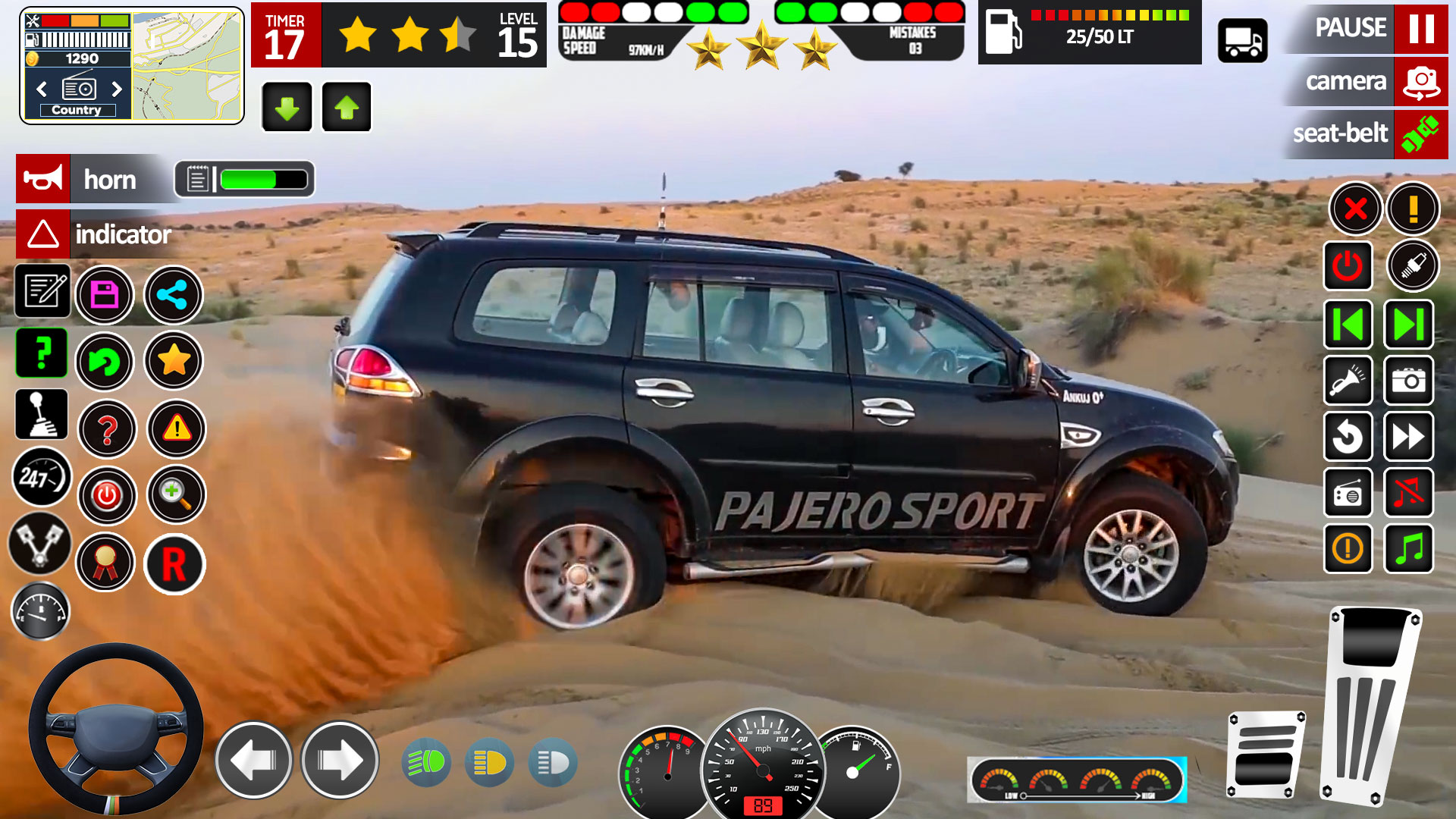Select the Country map label
This screenshot has height=819, width=1456.
76,109
